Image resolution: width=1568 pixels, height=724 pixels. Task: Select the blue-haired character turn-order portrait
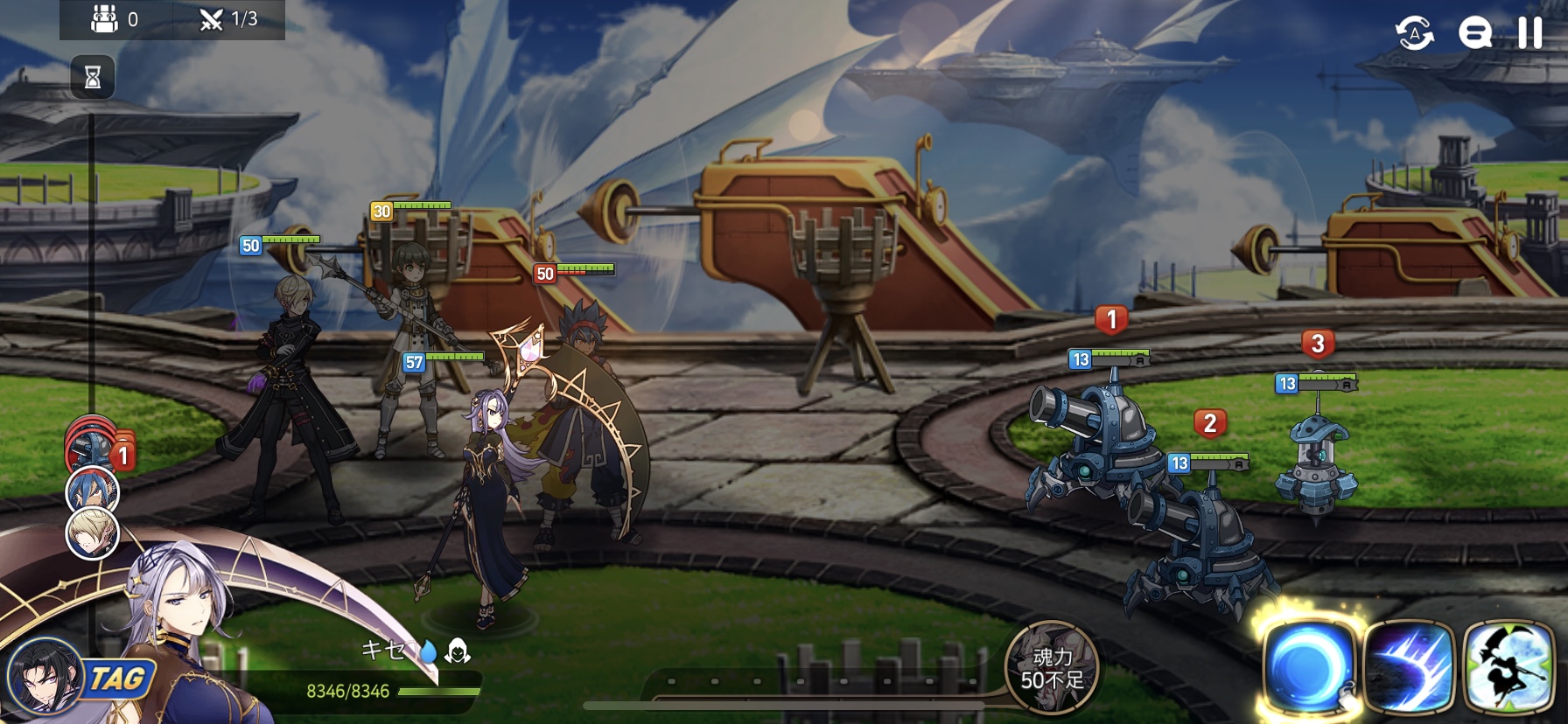(92, 491)
